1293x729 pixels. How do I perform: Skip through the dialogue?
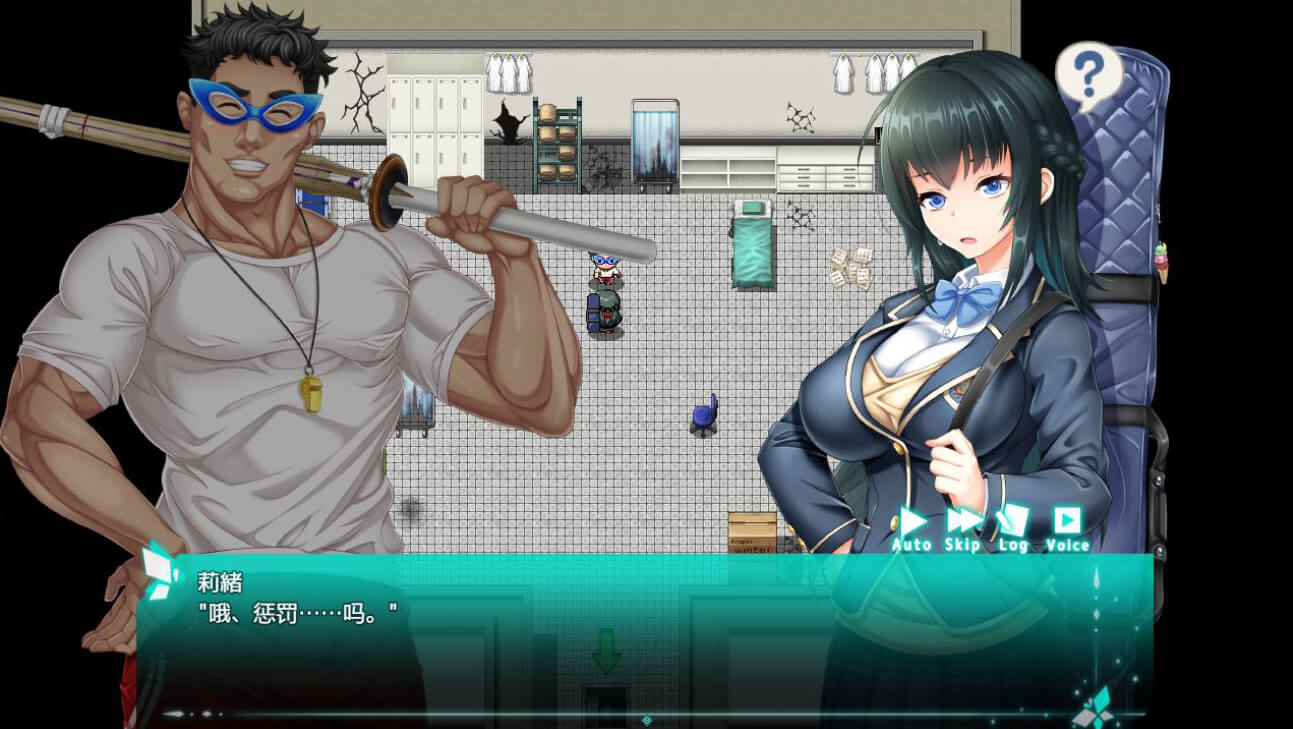[x=963, y=528]
